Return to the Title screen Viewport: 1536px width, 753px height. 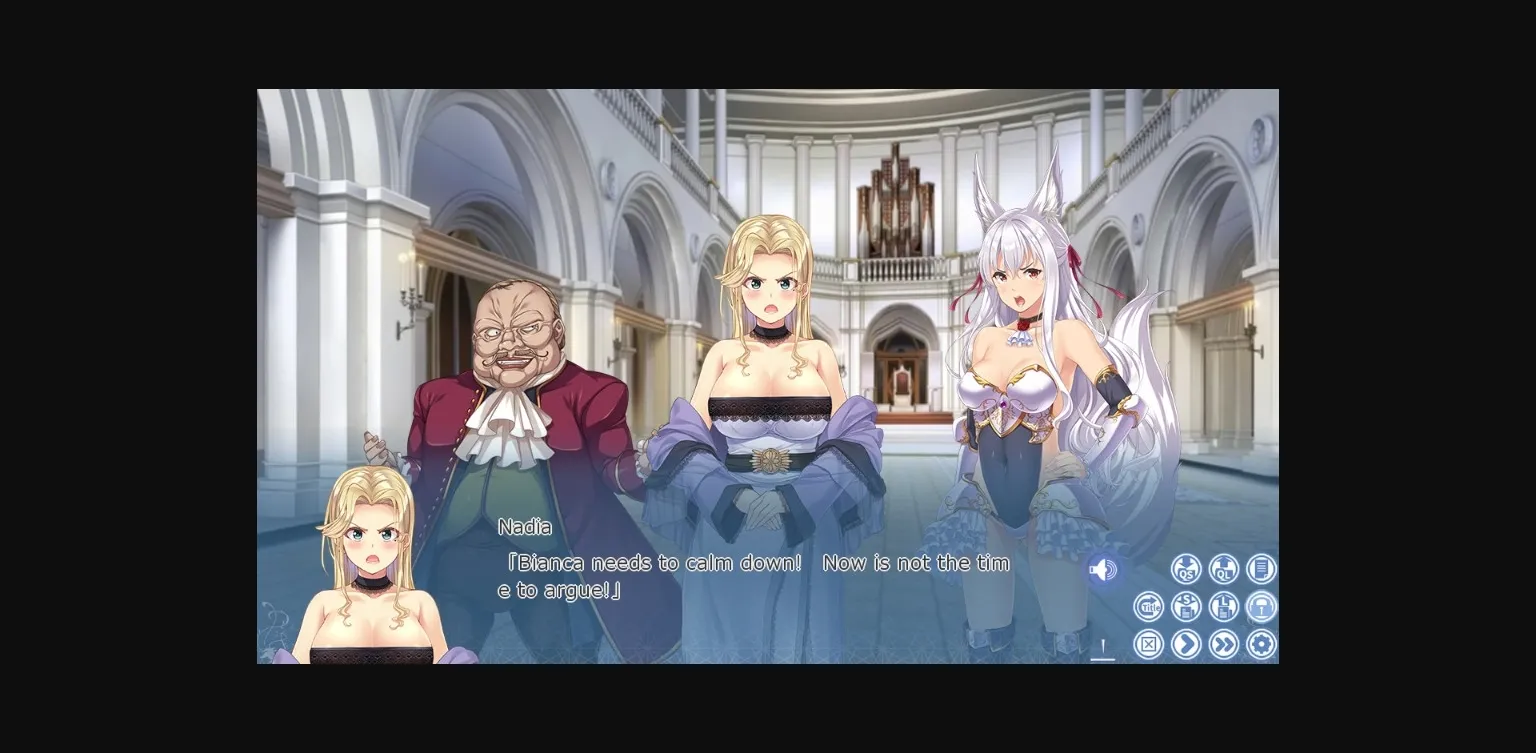pos(1148,606)
